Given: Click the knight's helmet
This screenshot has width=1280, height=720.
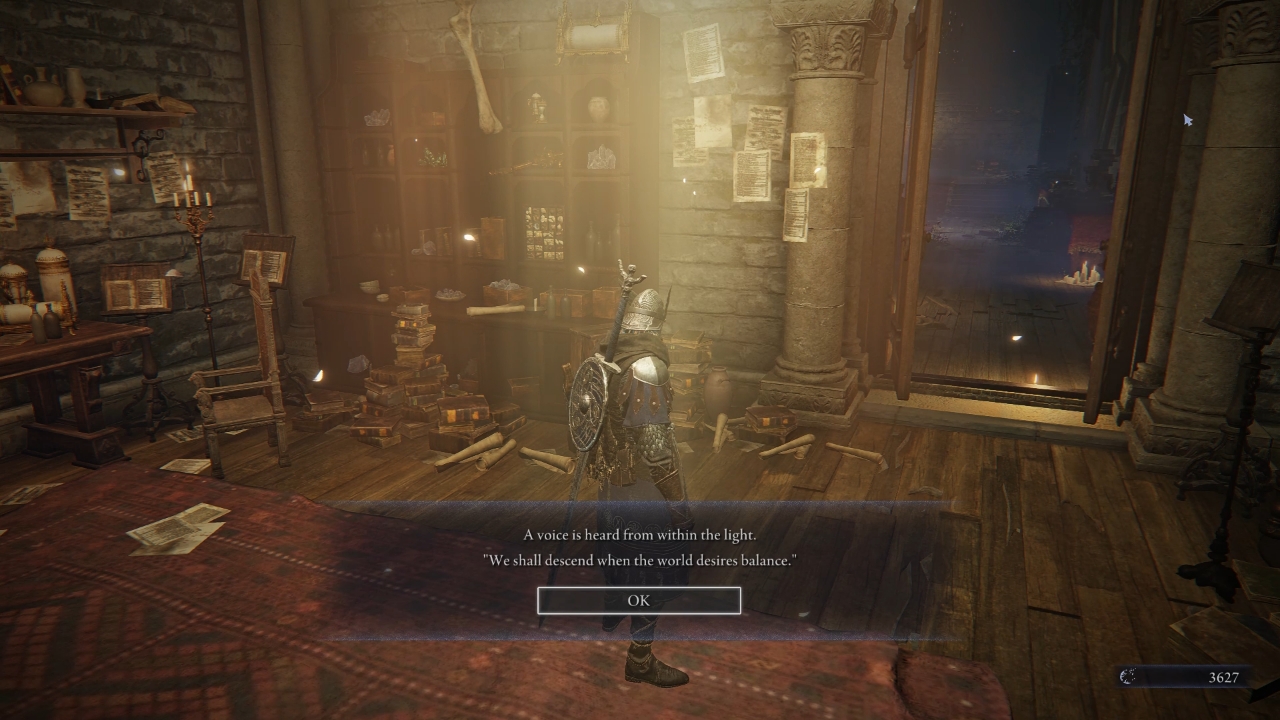Looking at the screenshot, I should tap(645, 305).
